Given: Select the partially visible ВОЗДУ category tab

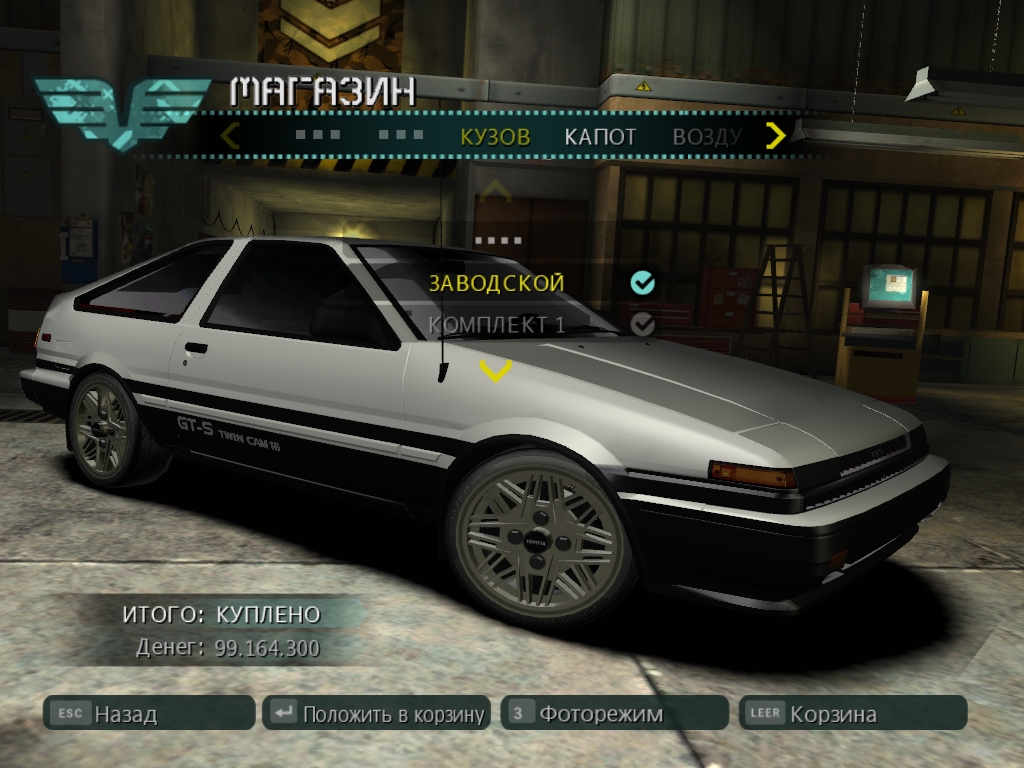Looking at the screenshot, I should click(706, 137).
